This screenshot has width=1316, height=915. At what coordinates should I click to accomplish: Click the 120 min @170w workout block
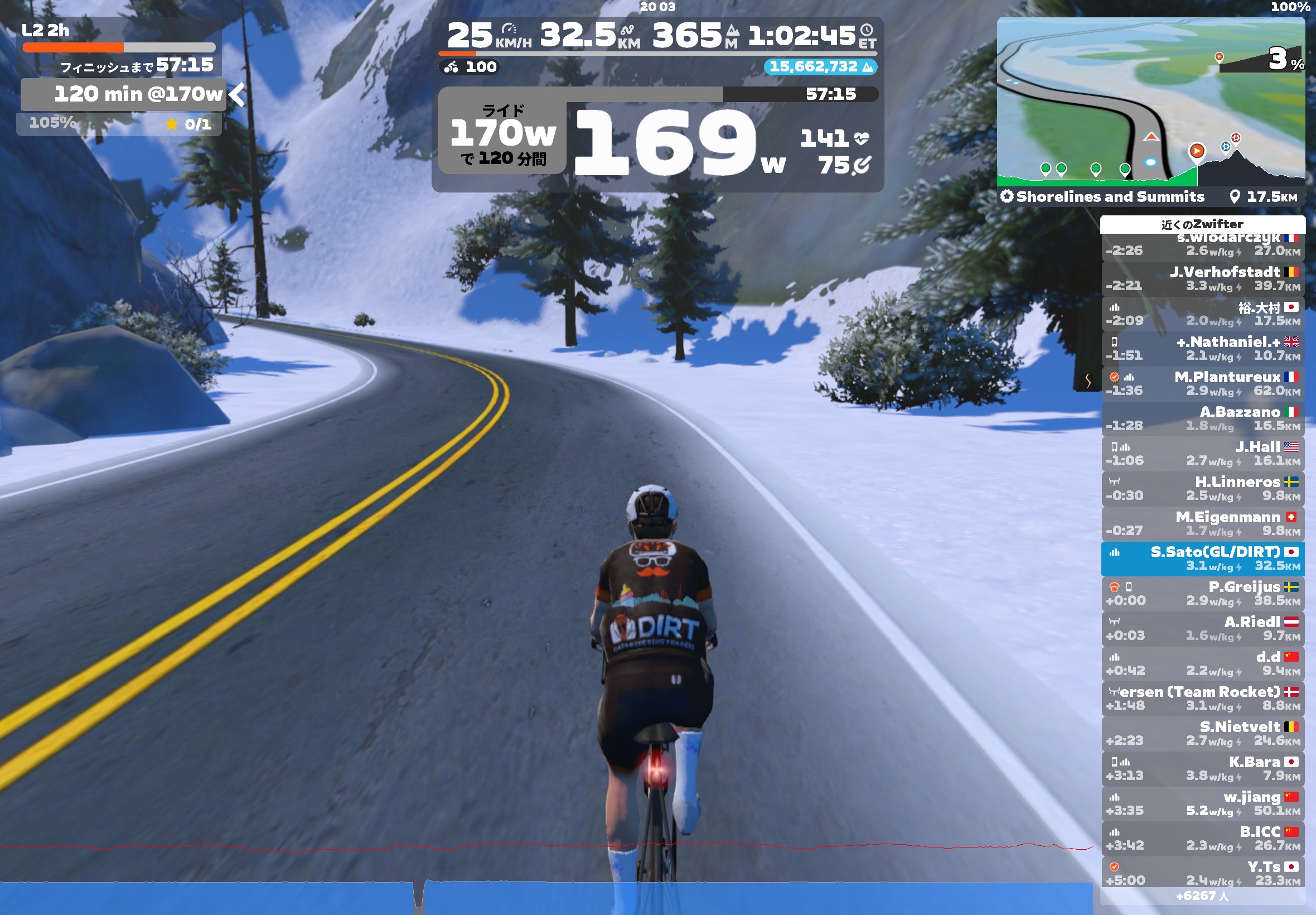[x=123, y=94]
